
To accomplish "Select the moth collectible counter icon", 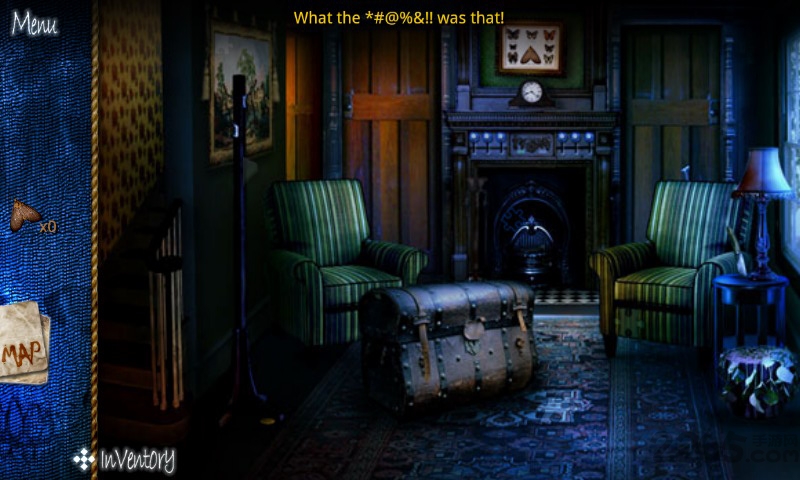I will [25, 214].
